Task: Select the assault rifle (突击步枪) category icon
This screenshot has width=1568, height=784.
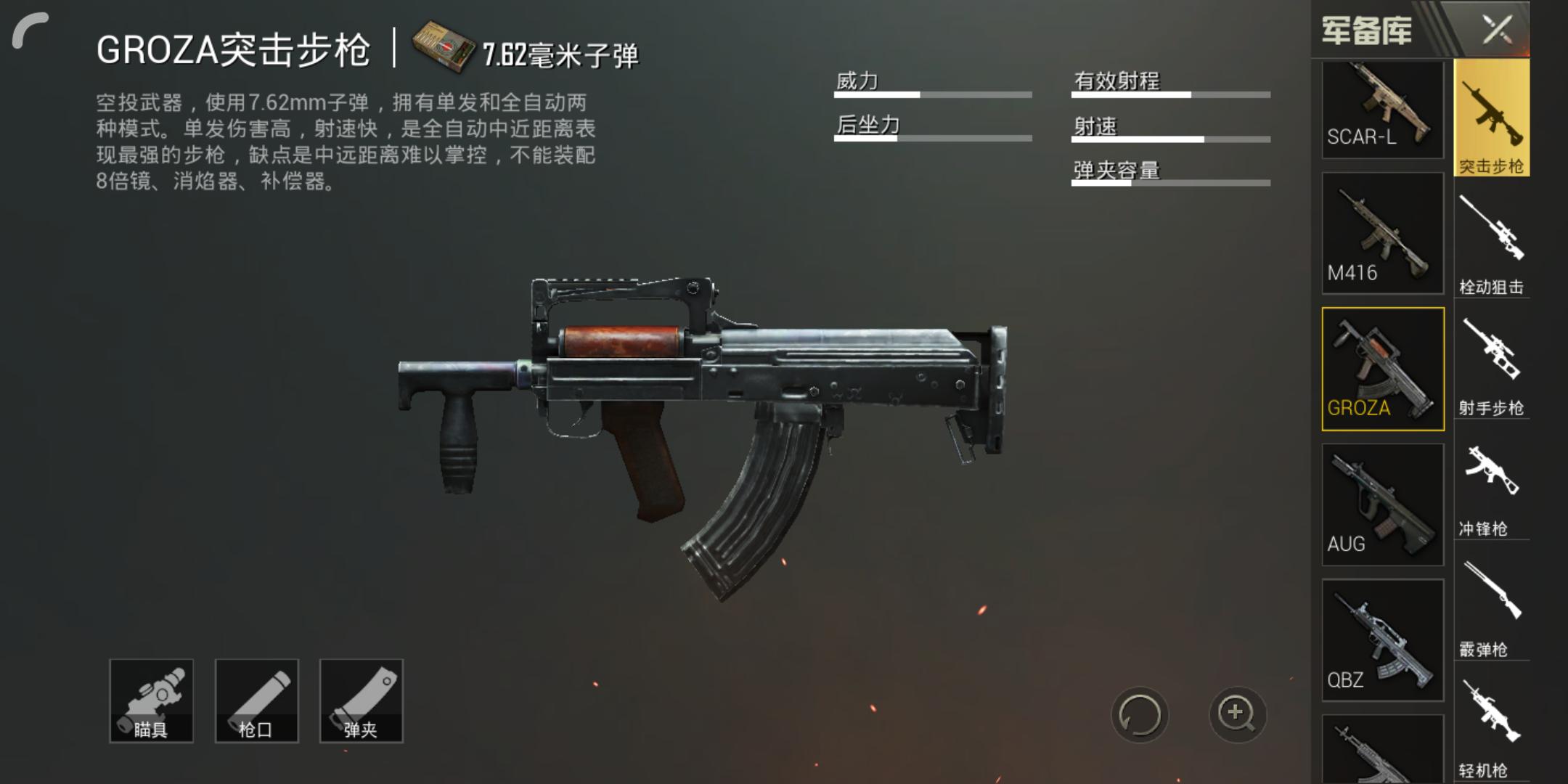Action: [1493, 116]
